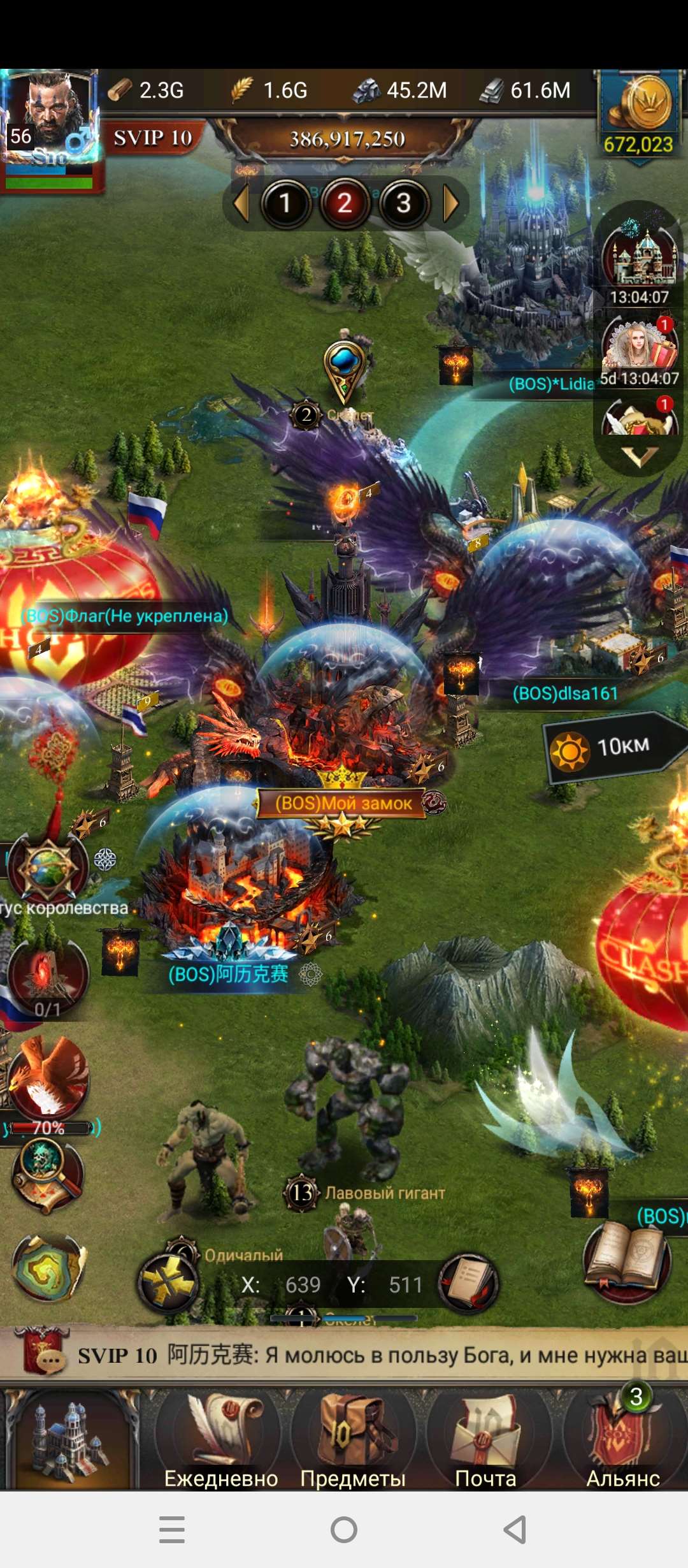Click the right arrow beside march presets
688x1568 pixels.
point(451,204)
